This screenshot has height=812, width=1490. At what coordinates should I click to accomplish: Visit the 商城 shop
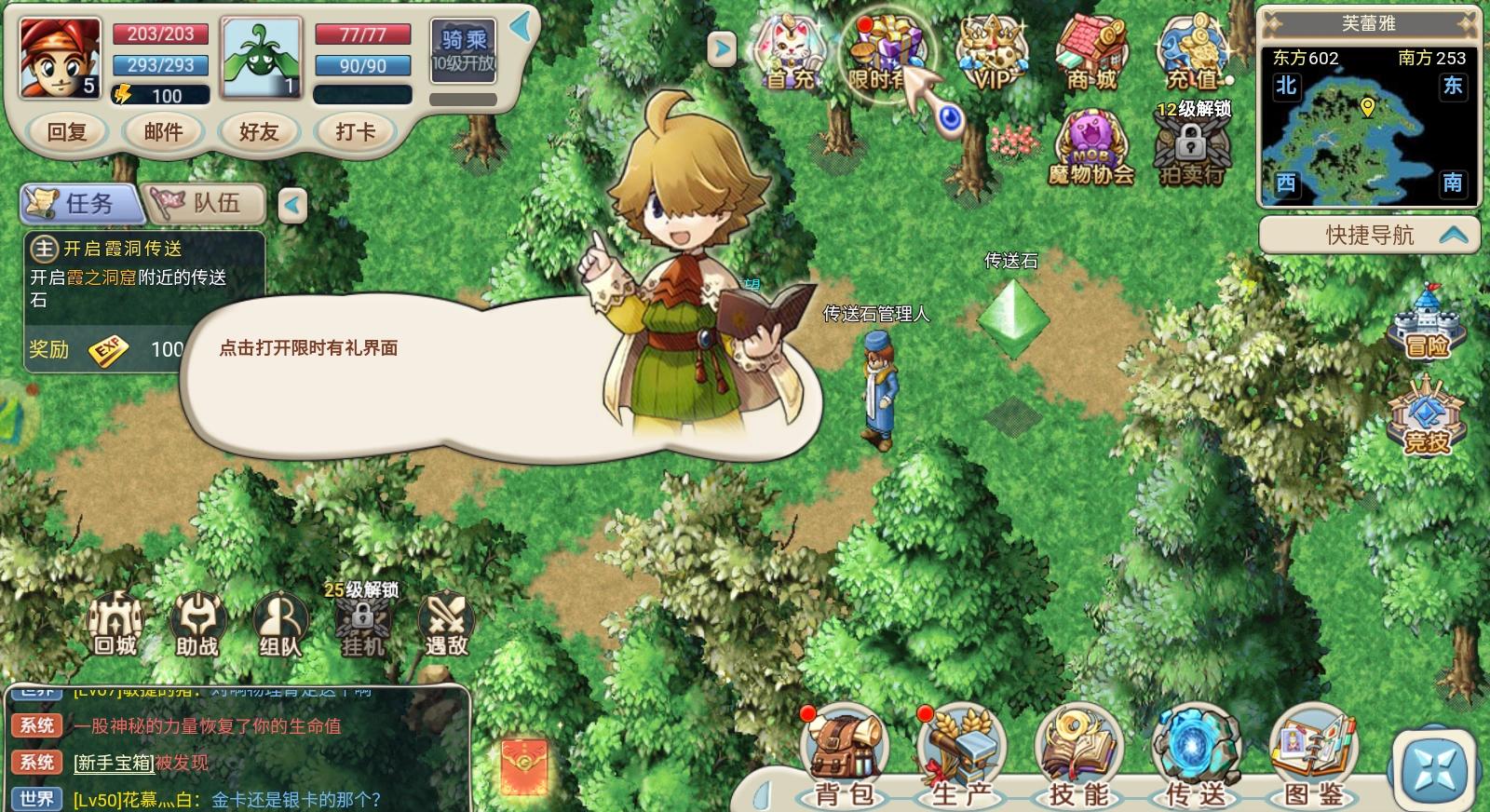coord(1090,53)
